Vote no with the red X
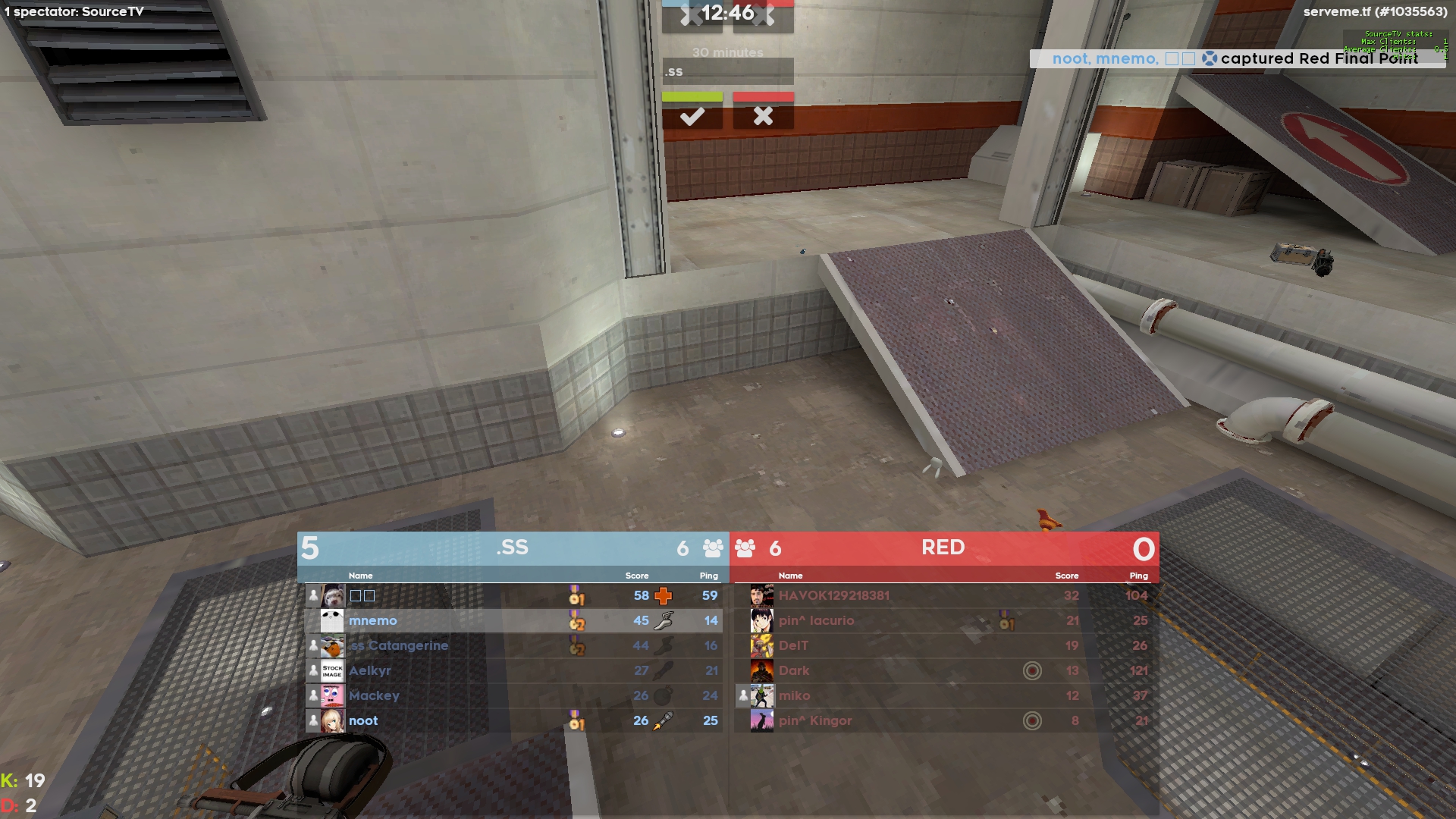This screenshot has height=819, width=1456. [x=763, y=116]
